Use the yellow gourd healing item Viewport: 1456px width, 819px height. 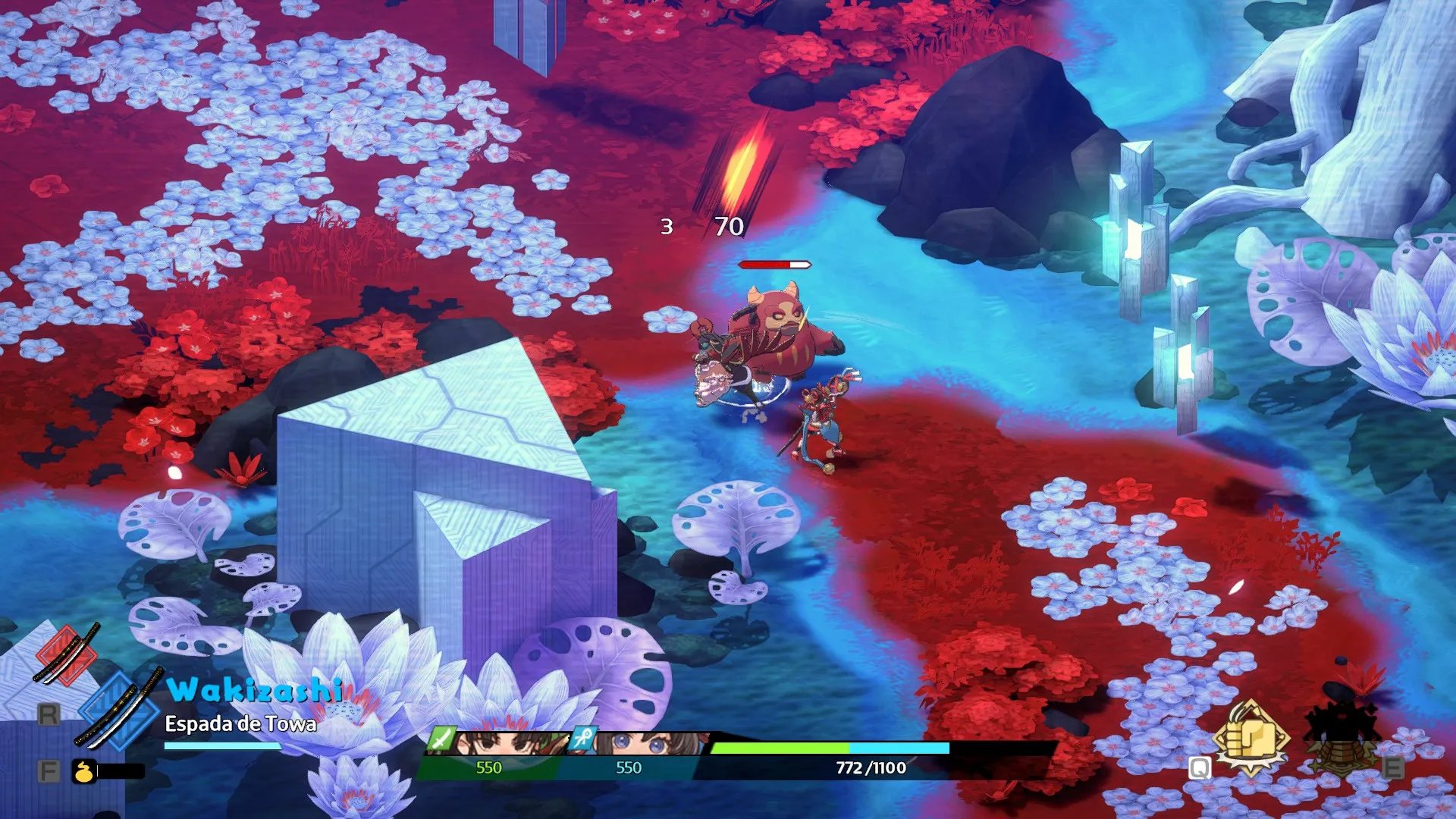[83, 771]
